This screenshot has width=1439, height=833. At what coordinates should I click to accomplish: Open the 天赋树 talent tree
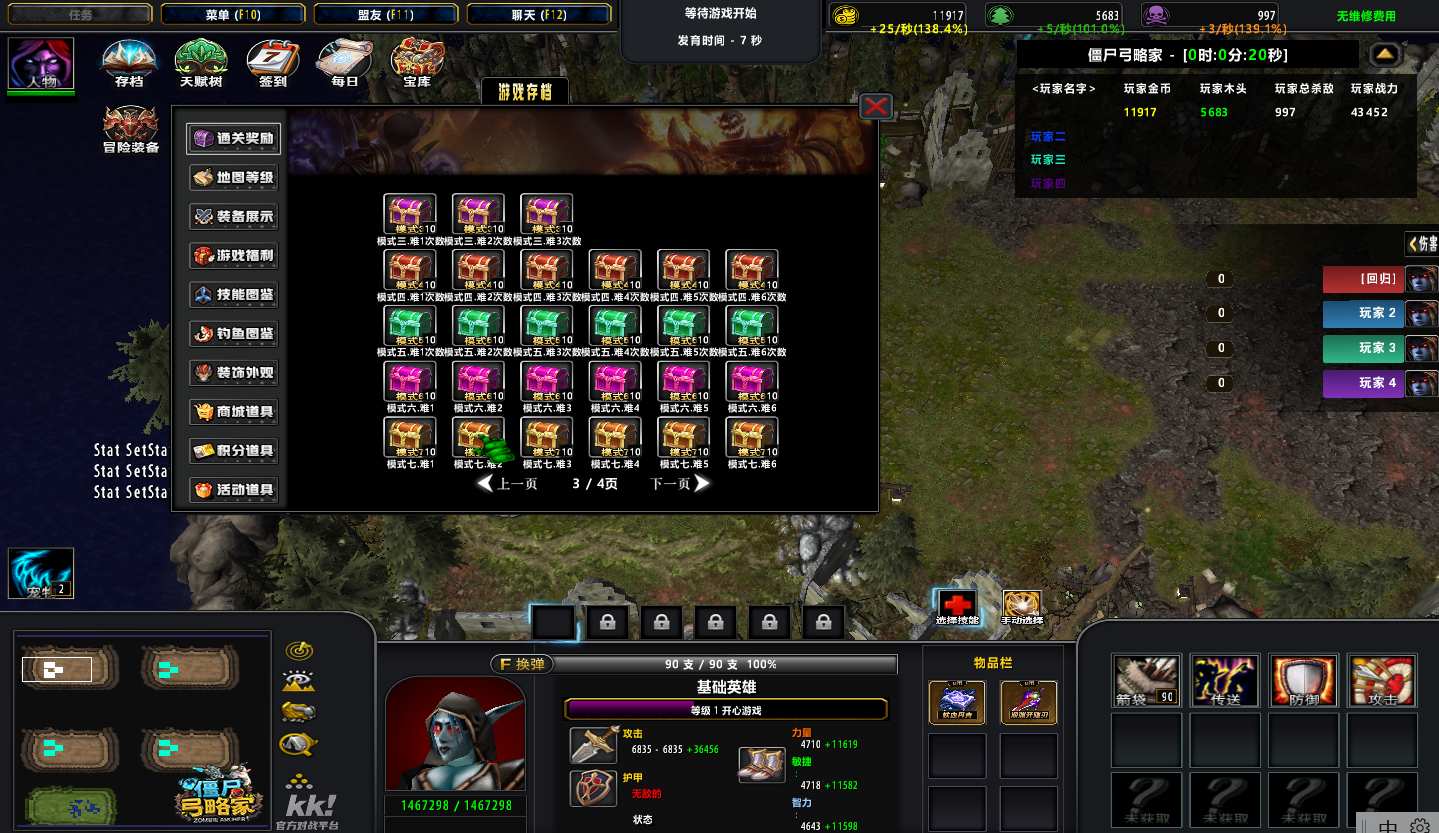201,63
